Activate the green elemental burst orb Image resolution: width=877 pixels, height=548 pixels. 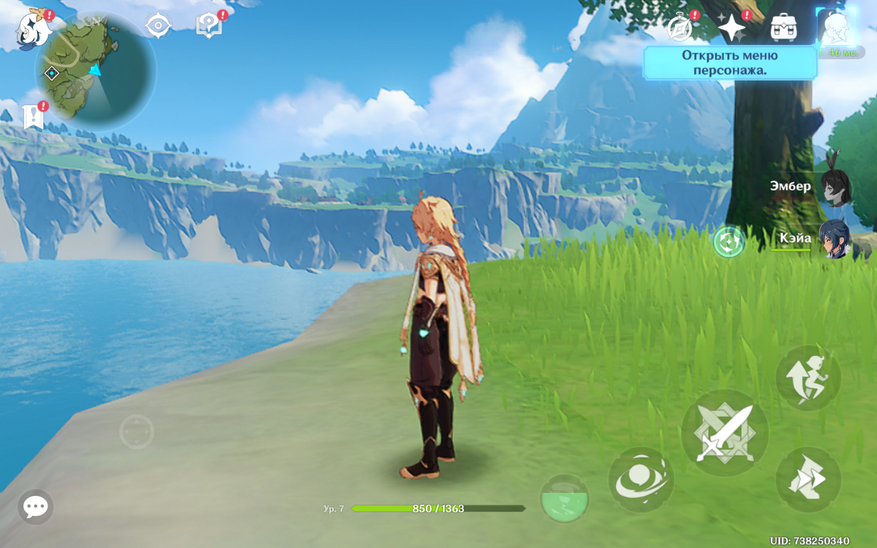(564, 498)
